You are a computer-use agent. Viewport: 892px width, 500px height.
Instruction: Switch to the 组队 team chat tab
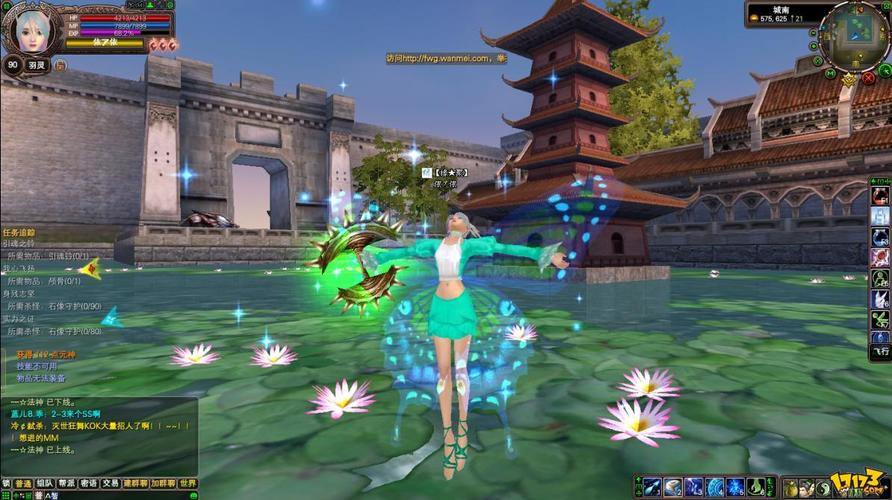pos(45,482)
